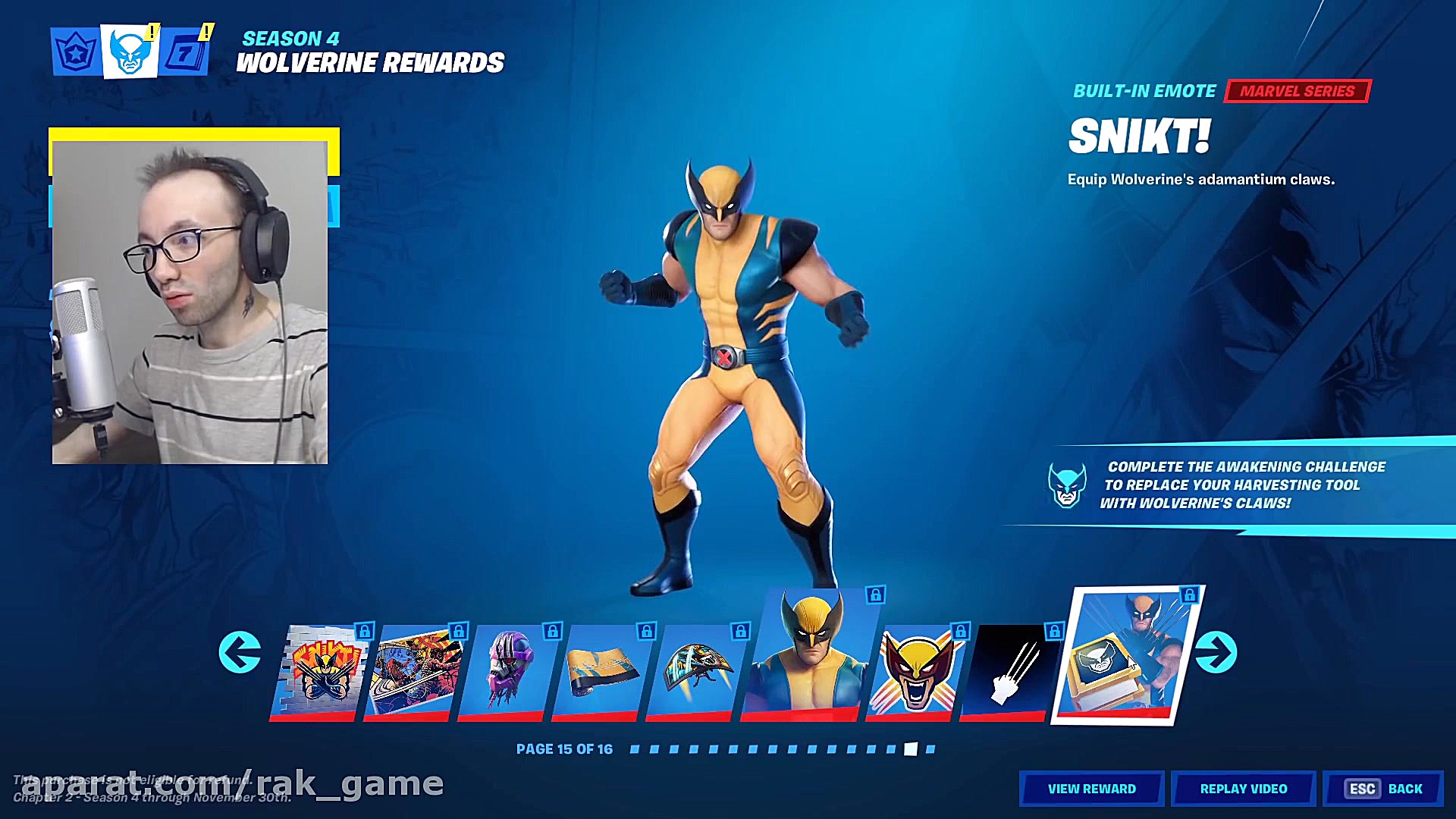
Task: Click the Wolverine emoticon reward icon
Action: [915, 673]
